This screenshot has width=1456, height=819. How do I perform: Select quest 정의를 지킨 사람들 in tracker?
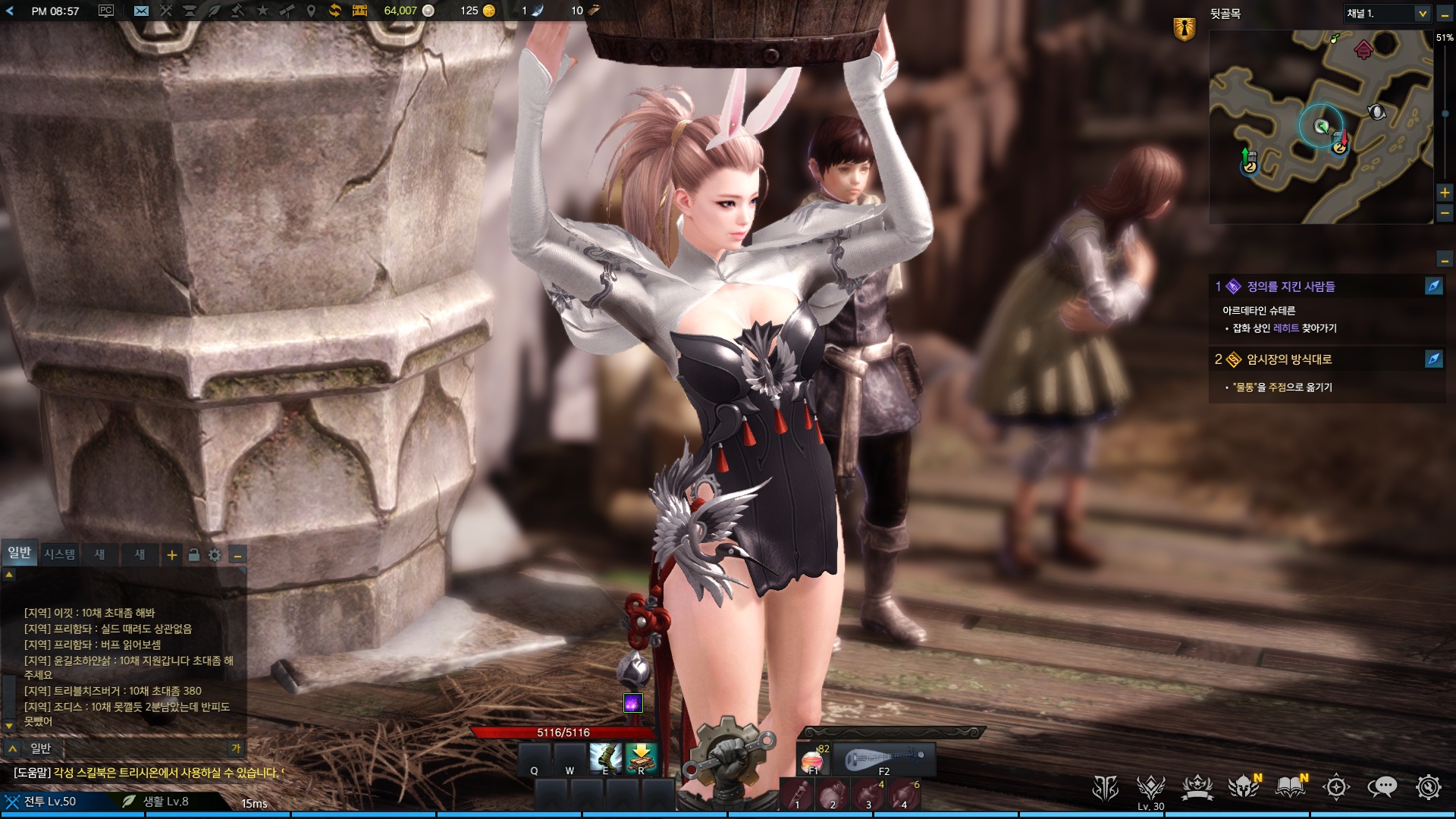click(1291, 287)
